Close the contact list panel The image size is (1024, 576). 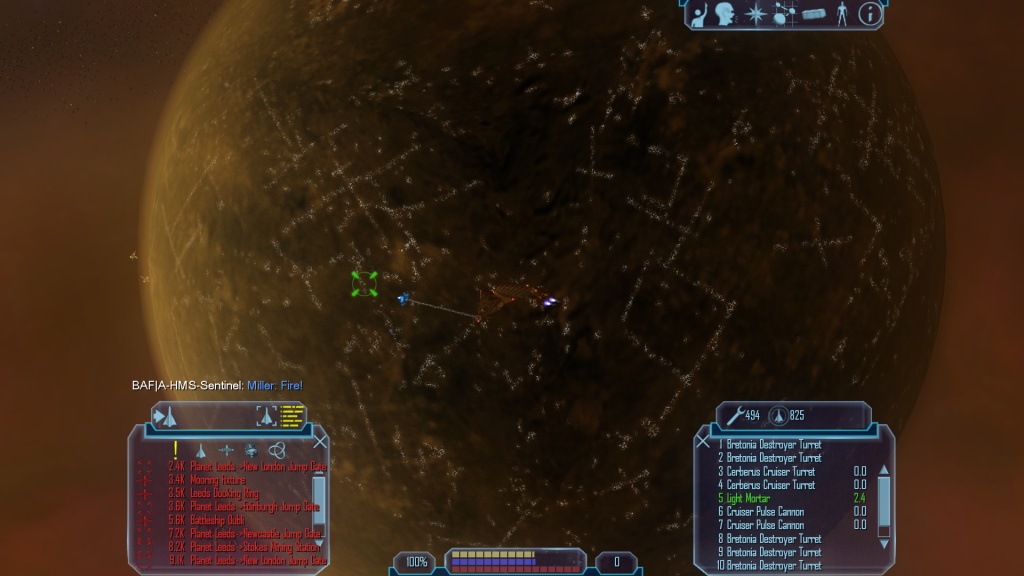pos(321,441)
